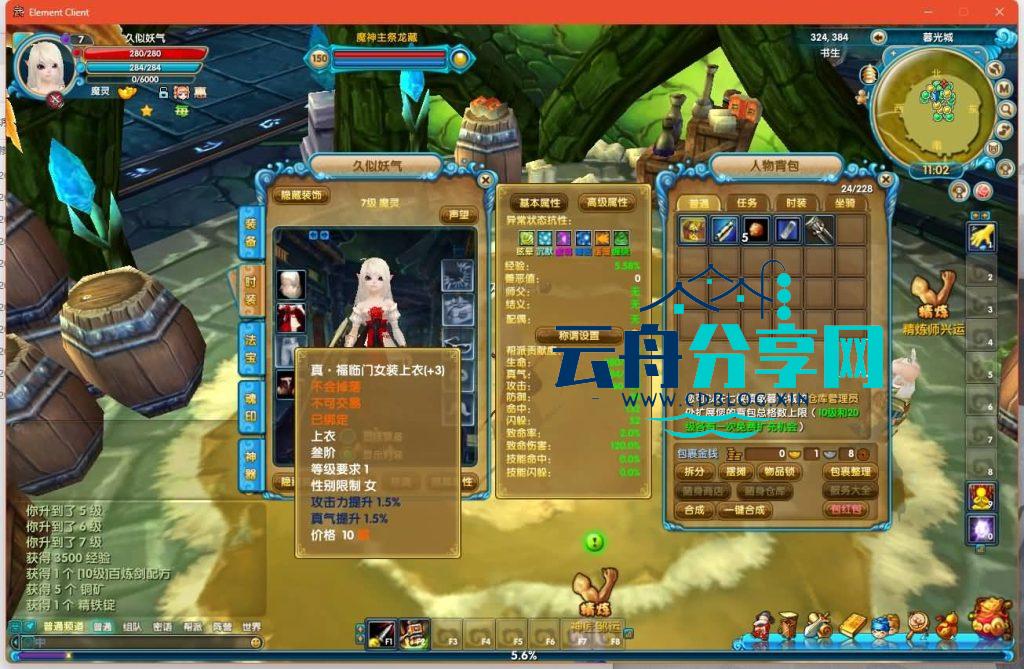Screen dimensions: 1024x669
Task: Select the 世界 world chat channel tab
Action: coord(251,627)
